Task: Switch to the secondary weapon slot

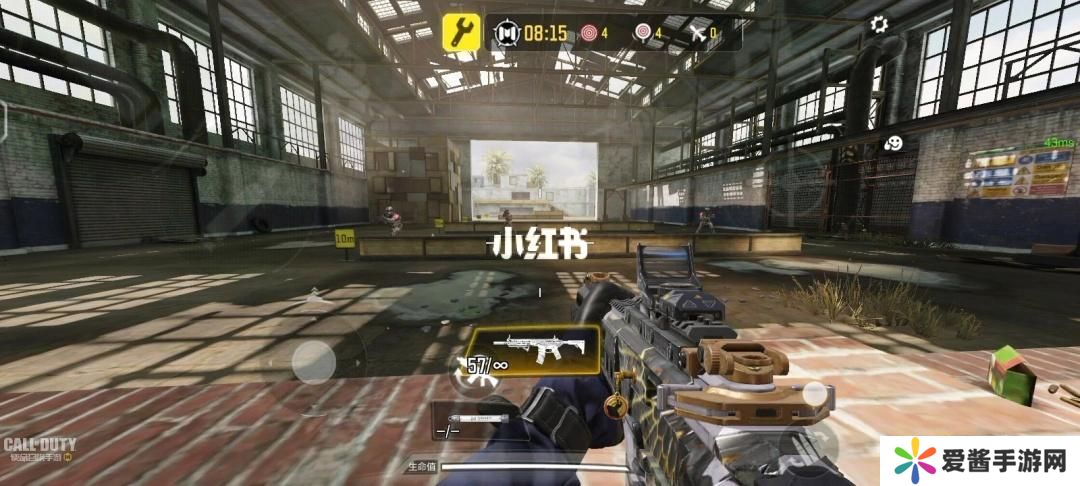Action: [478, 420]
